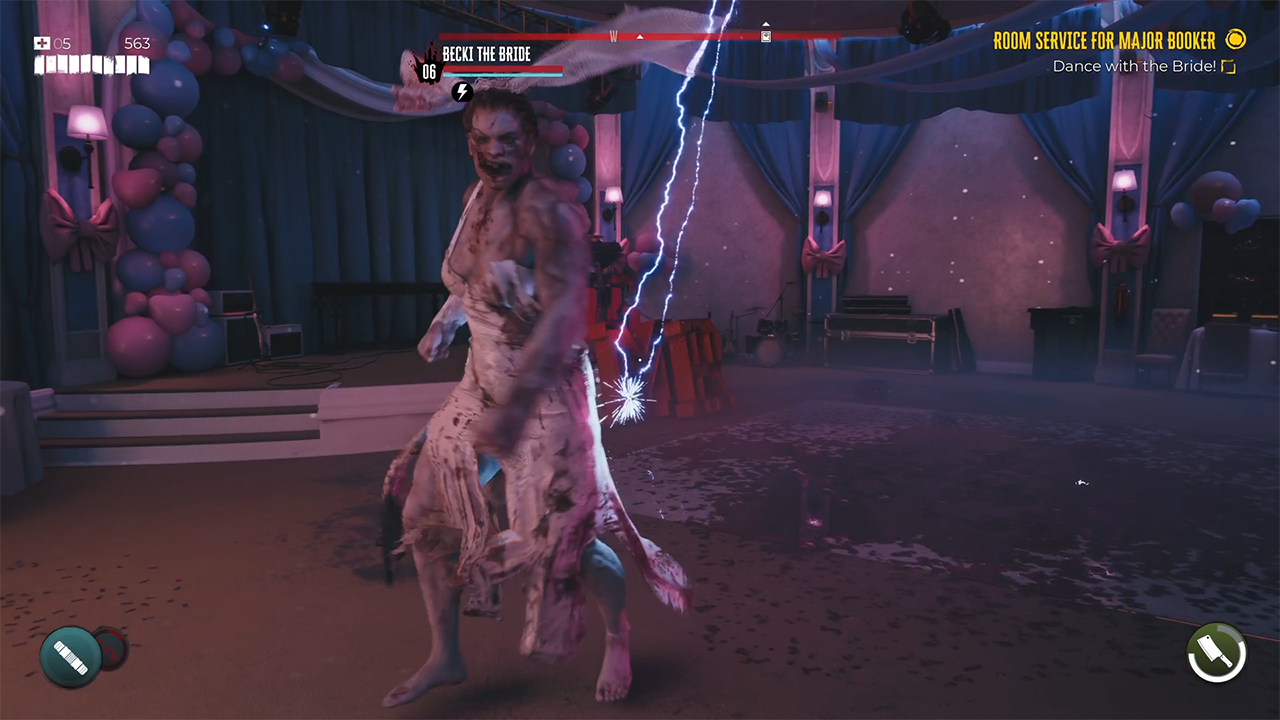Screen dimensions: 1280x720
Task: Click Becki the Bride's level 06 badge
Action: tap(429, 71)
